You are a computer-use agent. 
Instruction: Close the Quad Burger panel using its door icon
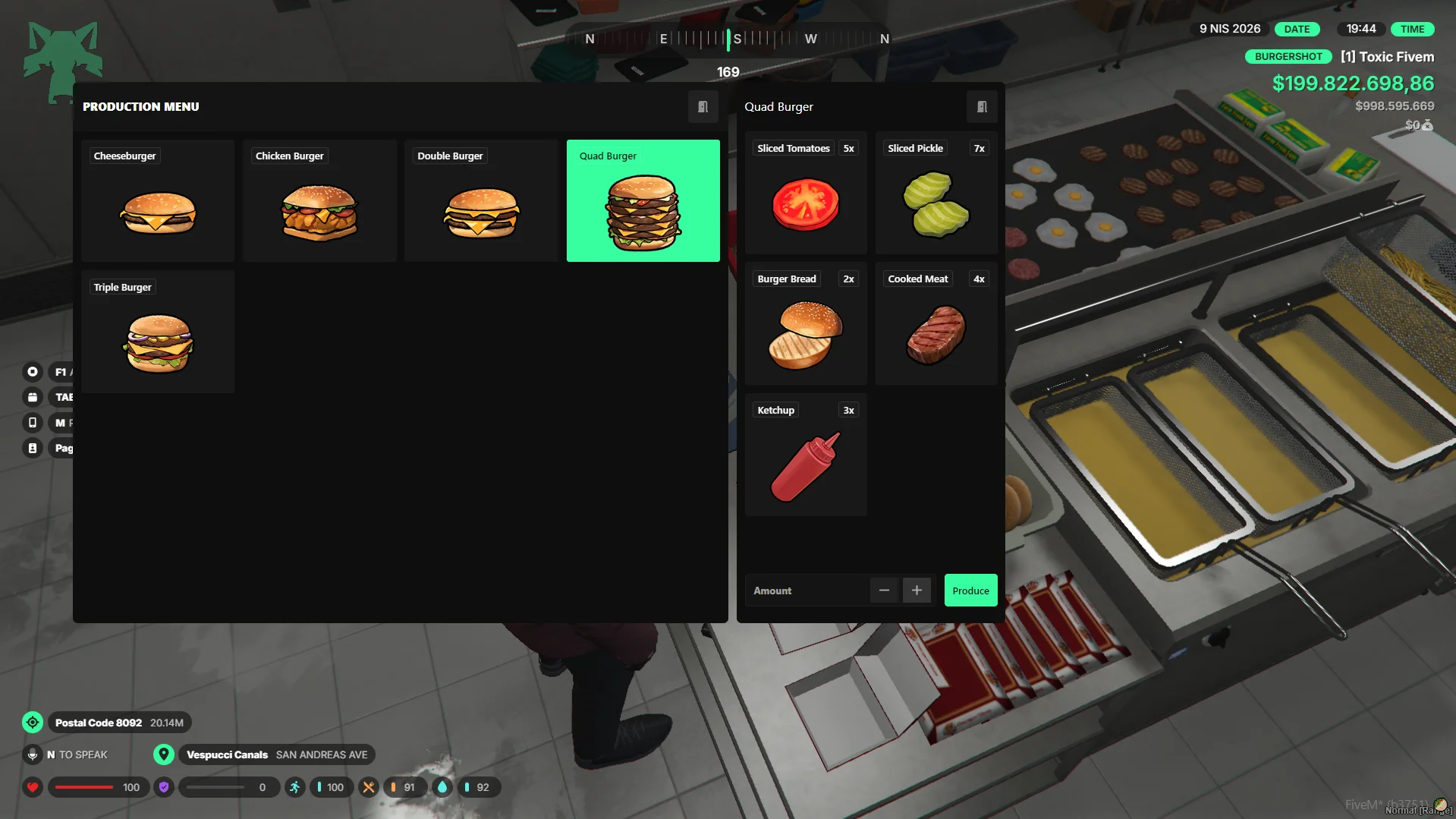tap(982, 107)
